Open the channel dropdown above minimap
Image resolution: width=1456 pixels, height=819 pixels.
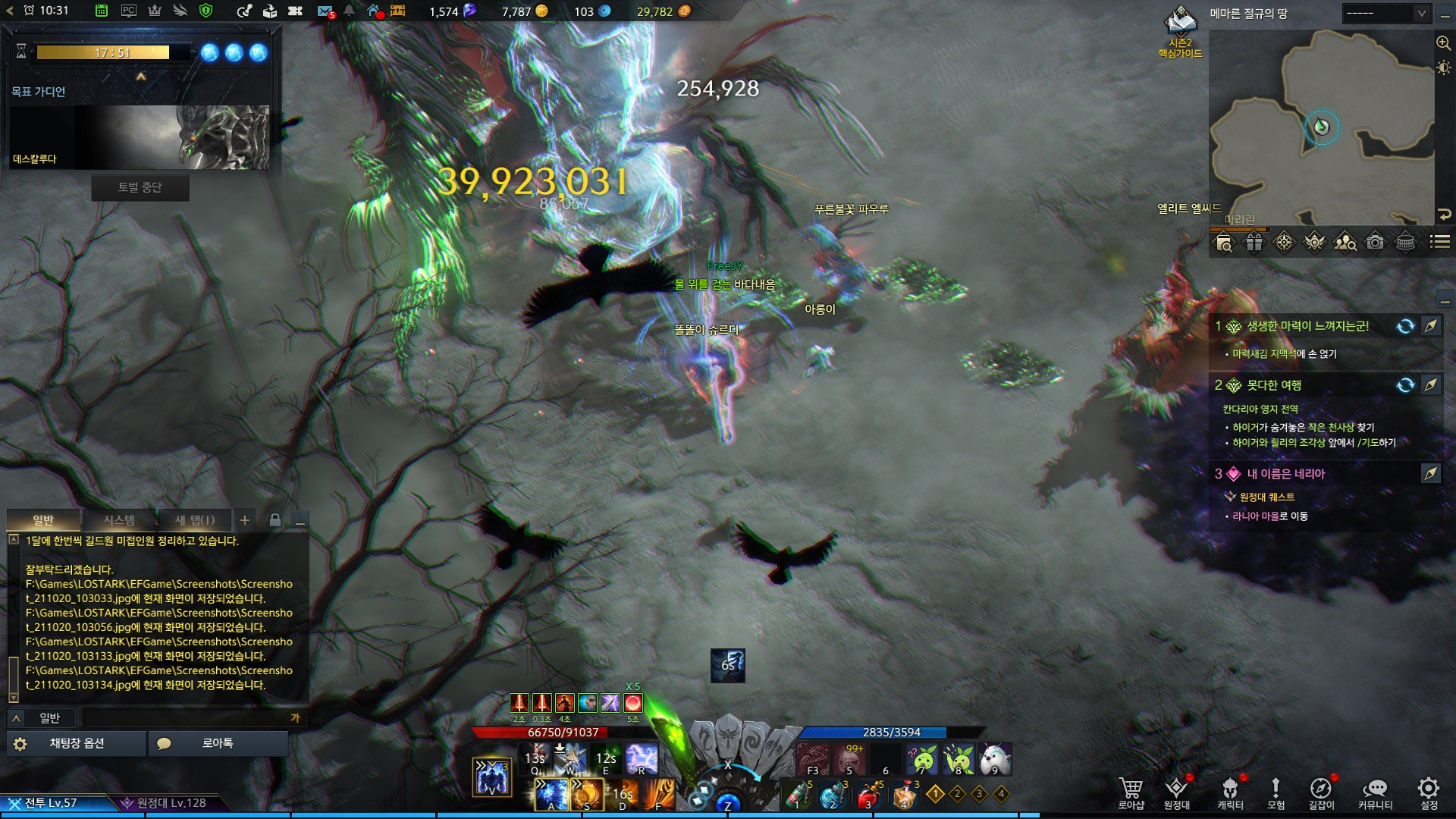pyautogui.click(x=1385, y=14)
